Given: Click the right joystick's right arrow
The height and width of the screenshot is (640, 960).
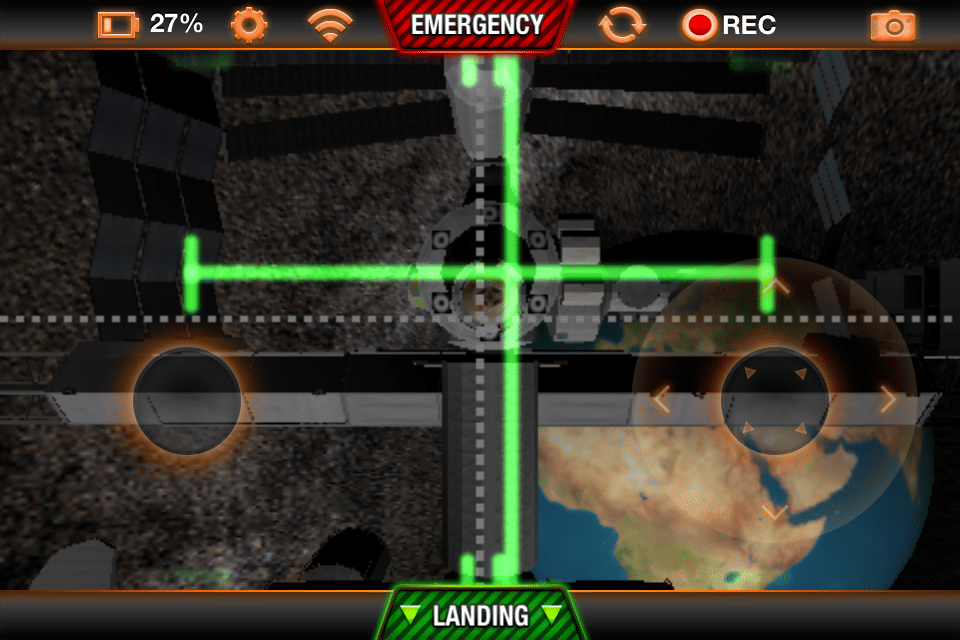Looking at the screenshot, I should [x=888, y=400].
